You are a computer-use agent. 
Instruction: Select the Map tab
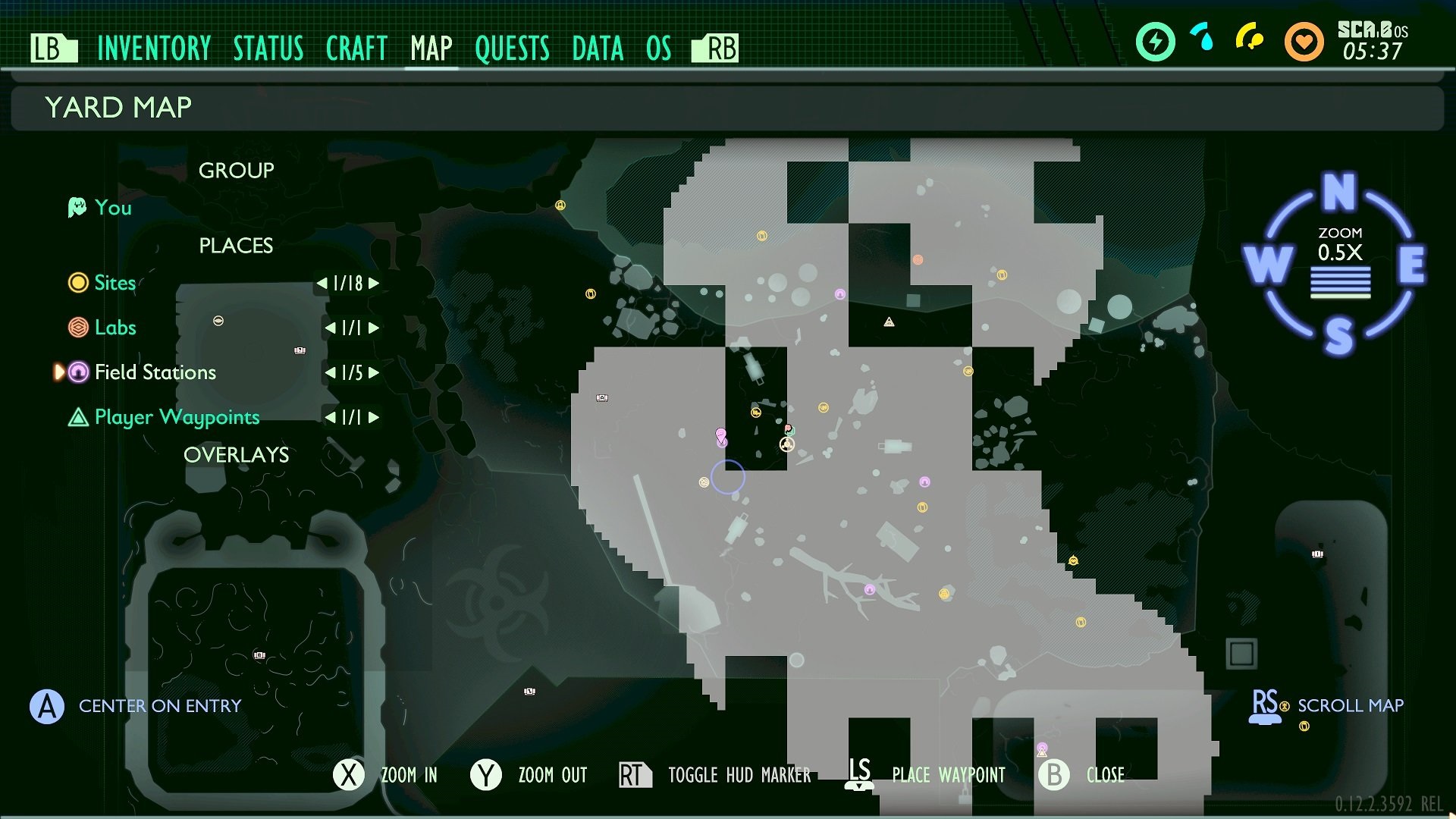[x=431, y=49]
